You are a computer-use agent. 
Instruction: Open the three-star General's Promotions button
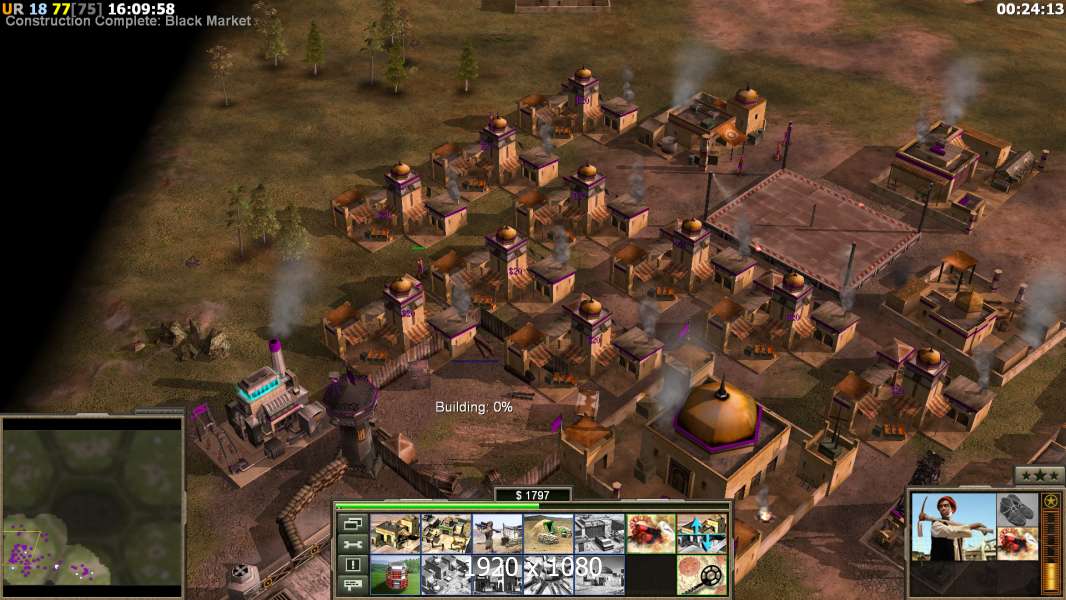[1039, 475]
